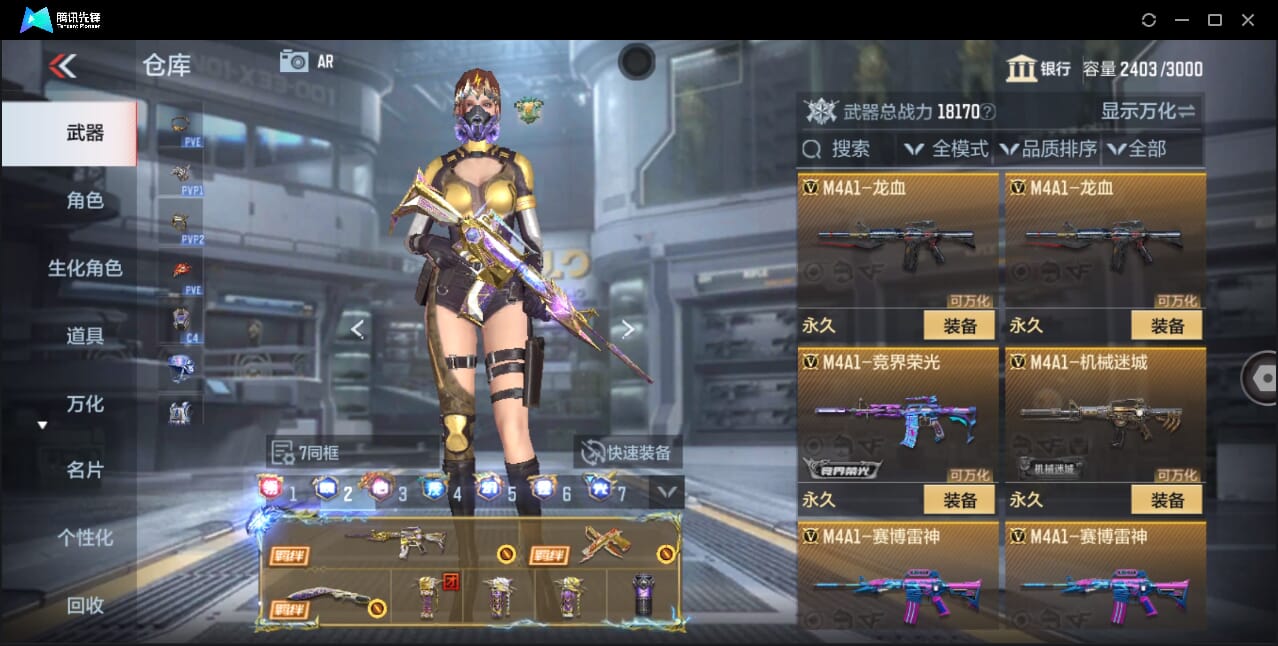Viewport: 1278px width, 646px height.
Task: Rotate character with the right arrow
Action: 628,328
